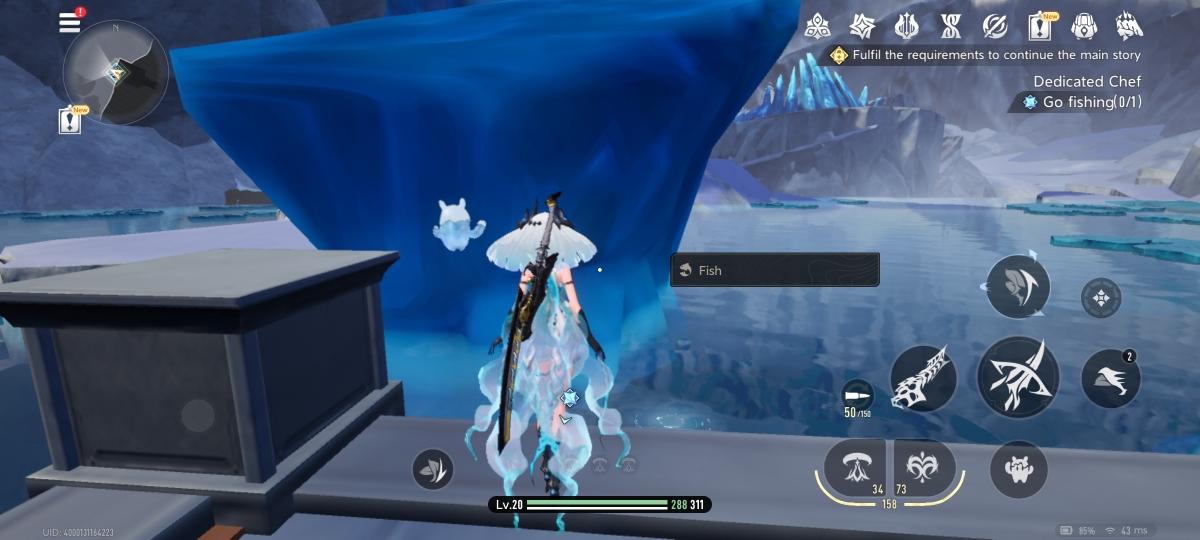Image resolution: width=1200 pixels, height=540 pixels.
Task: Select the Fish interaction prompt
Action: (x=774, y=270)
